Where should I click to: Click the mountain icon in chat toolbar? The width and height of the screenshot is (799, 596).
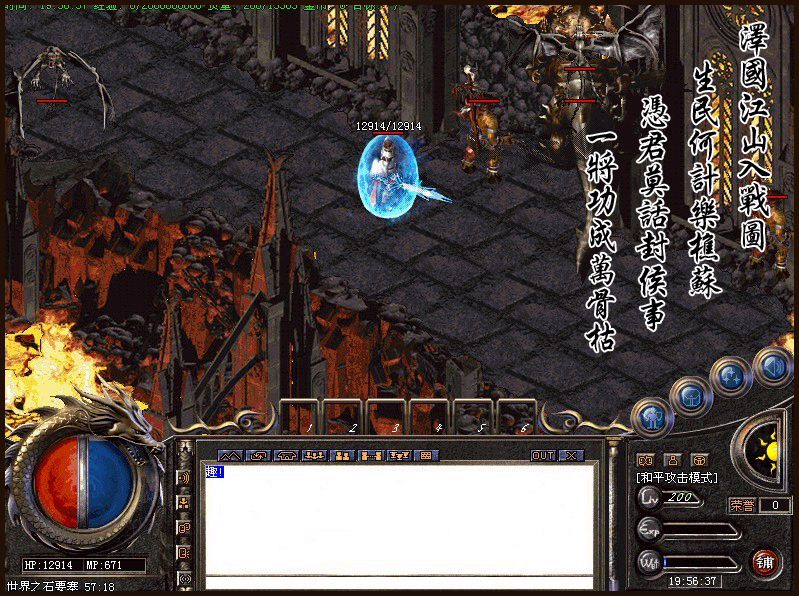(228, 455)
